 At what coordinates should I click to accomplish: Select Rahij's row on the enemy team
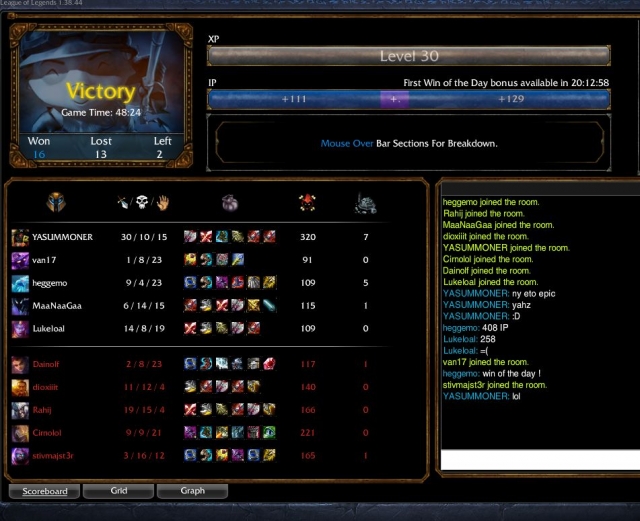point(45,410)
